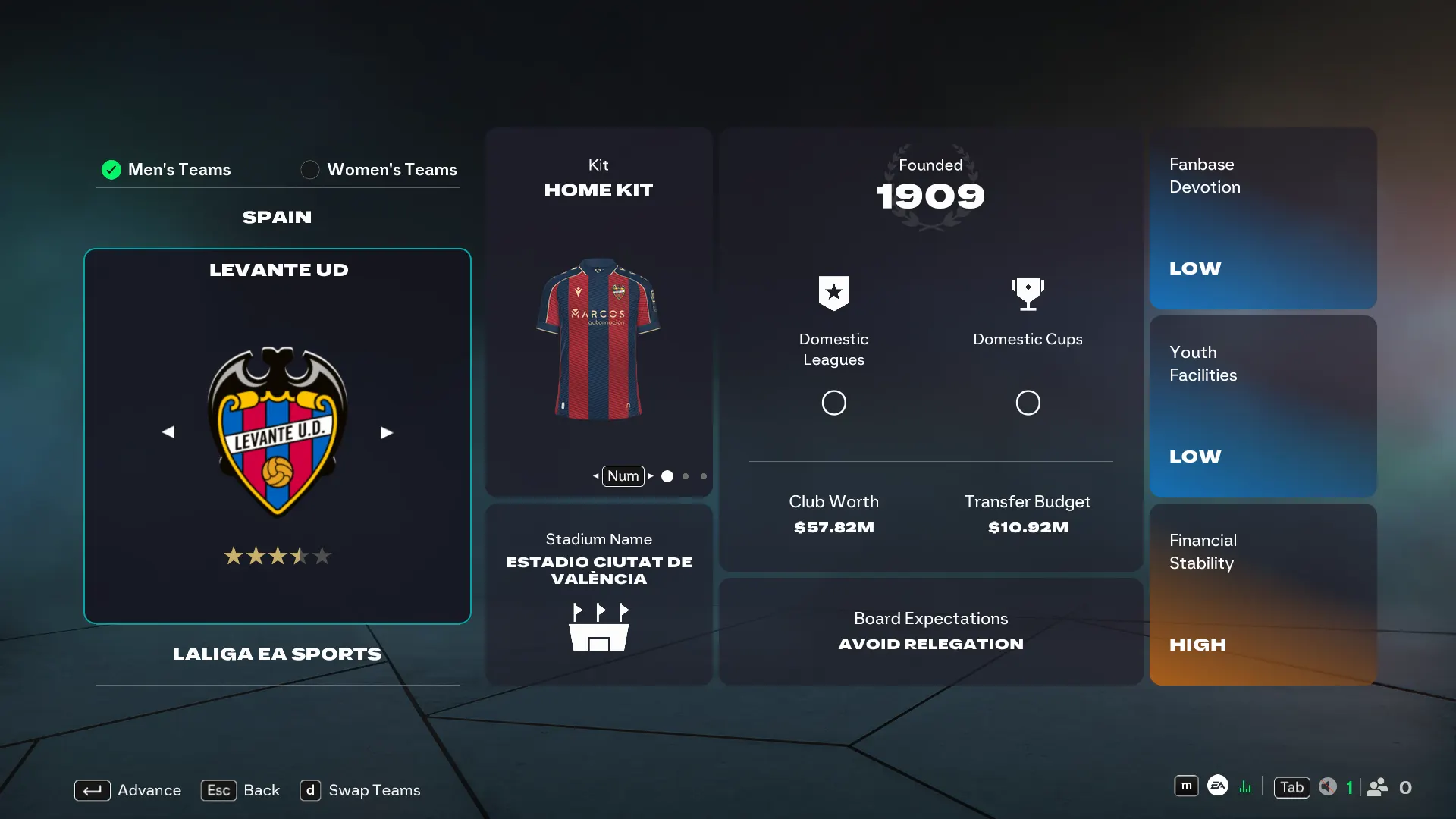Open the Spain country selector
The height and width of the screenshot is (819, 1456).
click(277, 218)
